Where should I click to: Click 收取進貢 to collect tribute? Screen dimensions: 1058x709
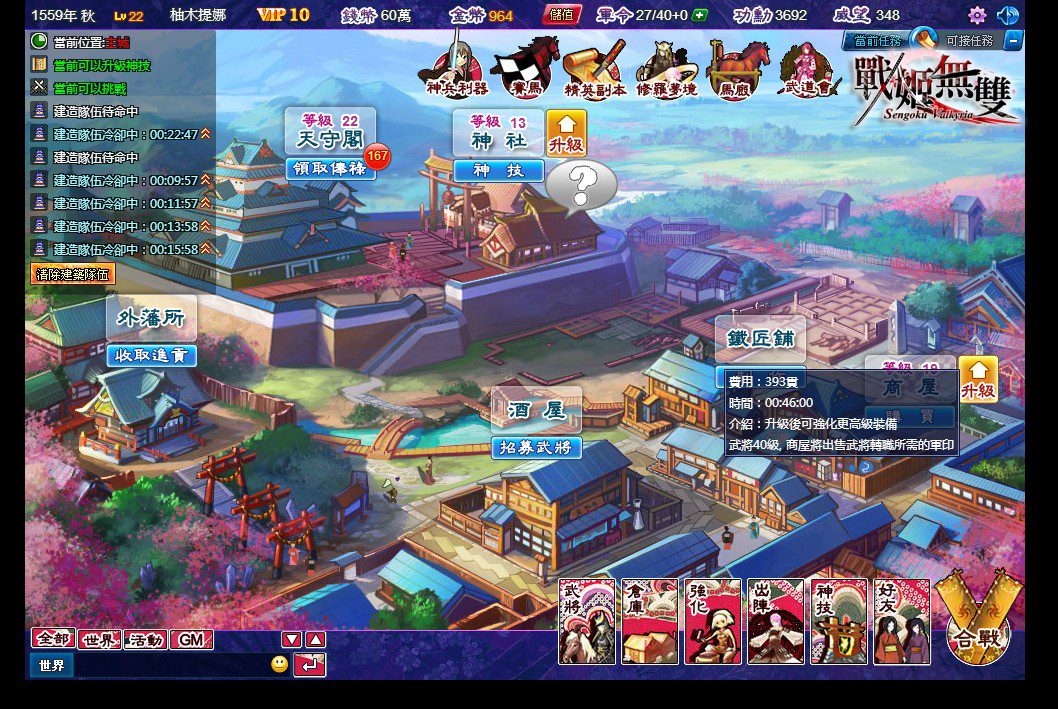click(x=151, y=355)
